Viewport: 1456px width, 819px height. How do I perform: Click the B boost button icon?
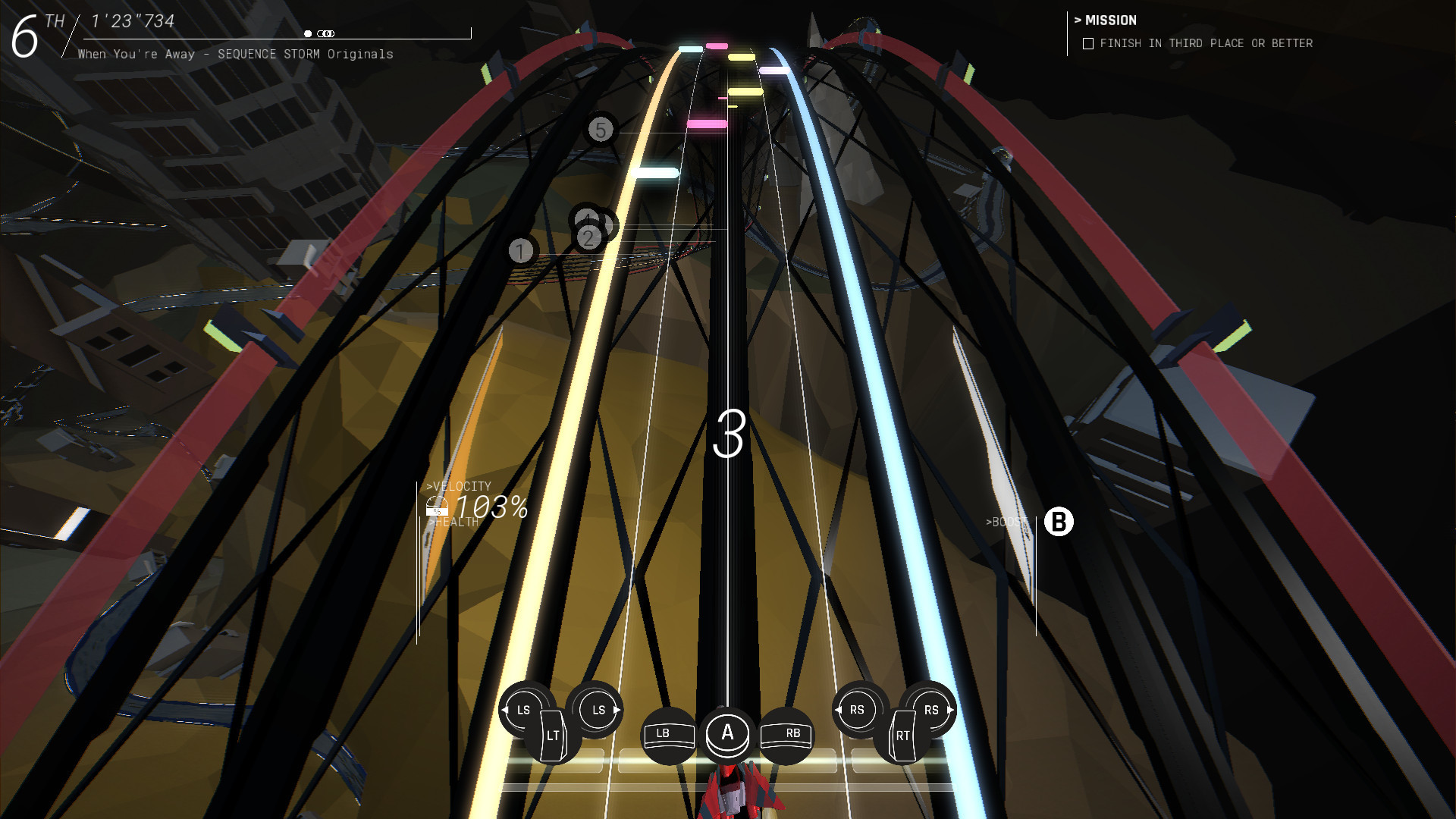point(1059,522)
